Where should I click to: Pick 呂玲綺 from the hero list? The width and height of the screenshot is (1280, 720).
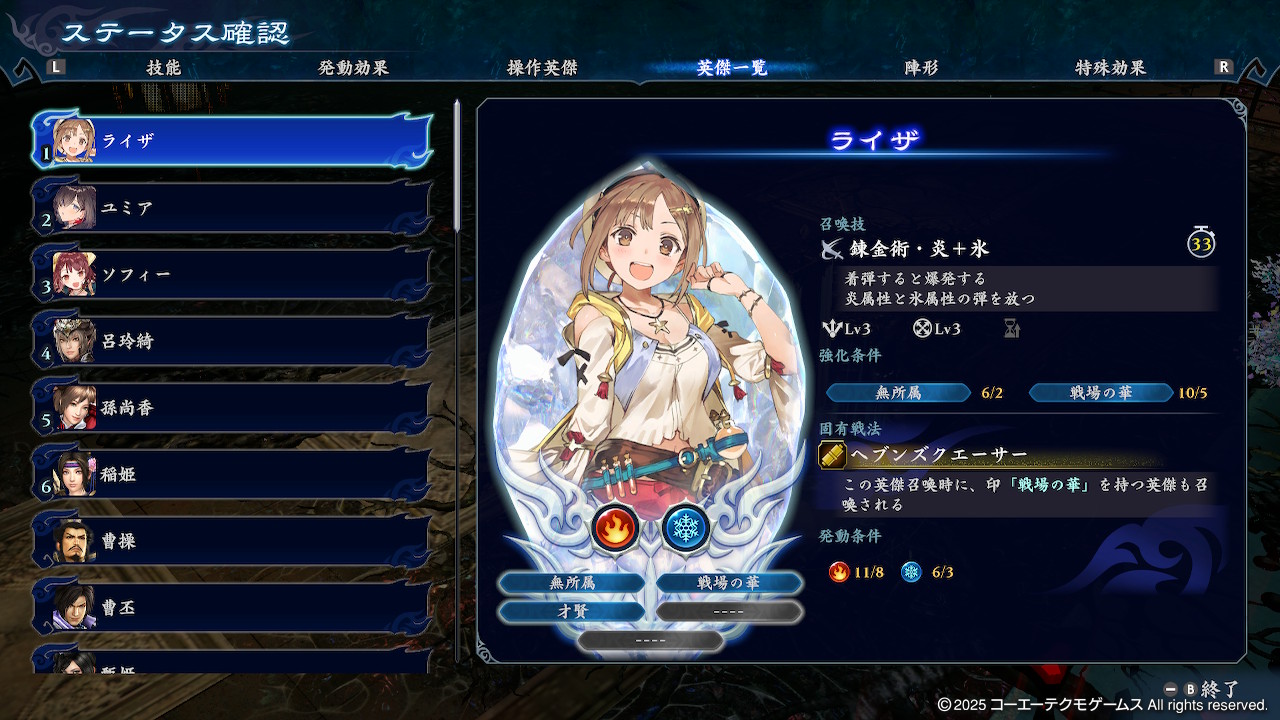tap(232, 341)
